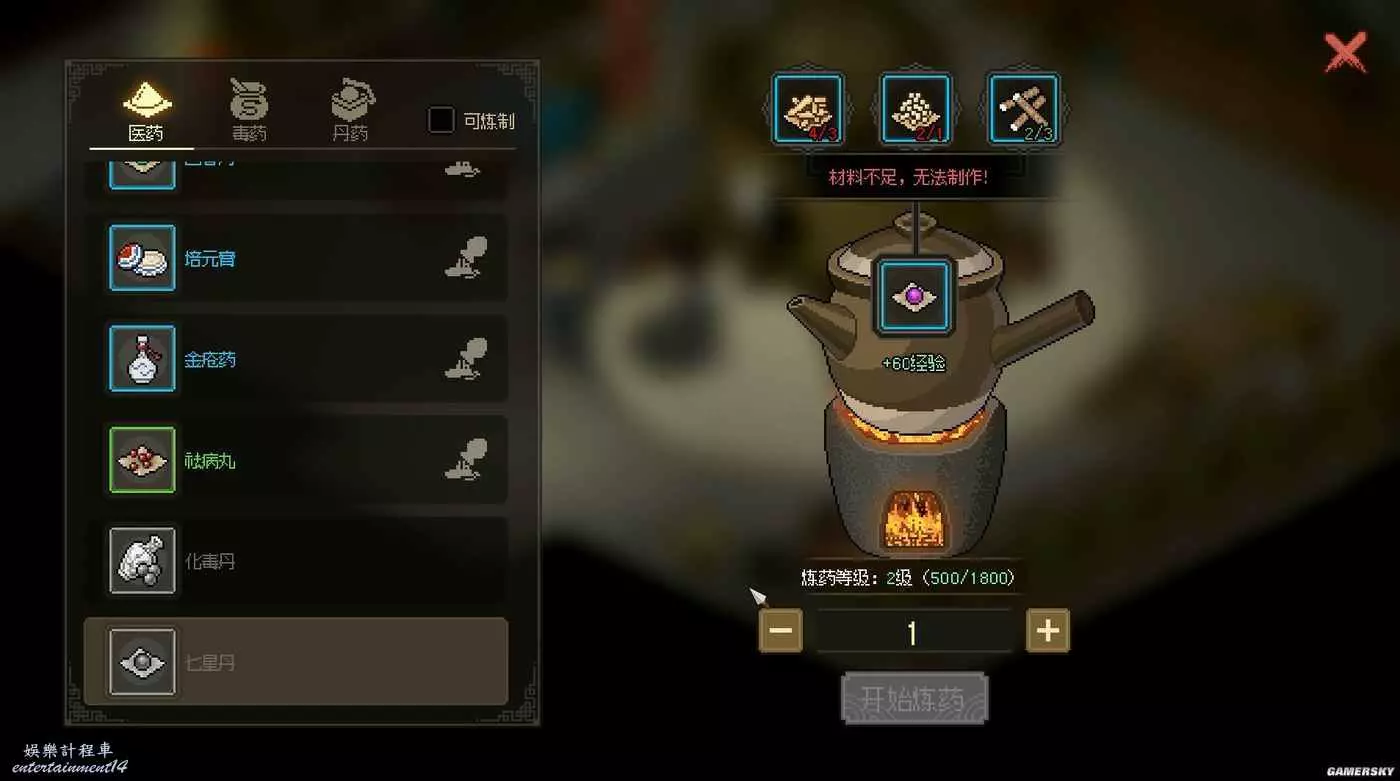1400x781 pixels.
Task: Close the alchemy window with the red X
Action: point(1345,53)
